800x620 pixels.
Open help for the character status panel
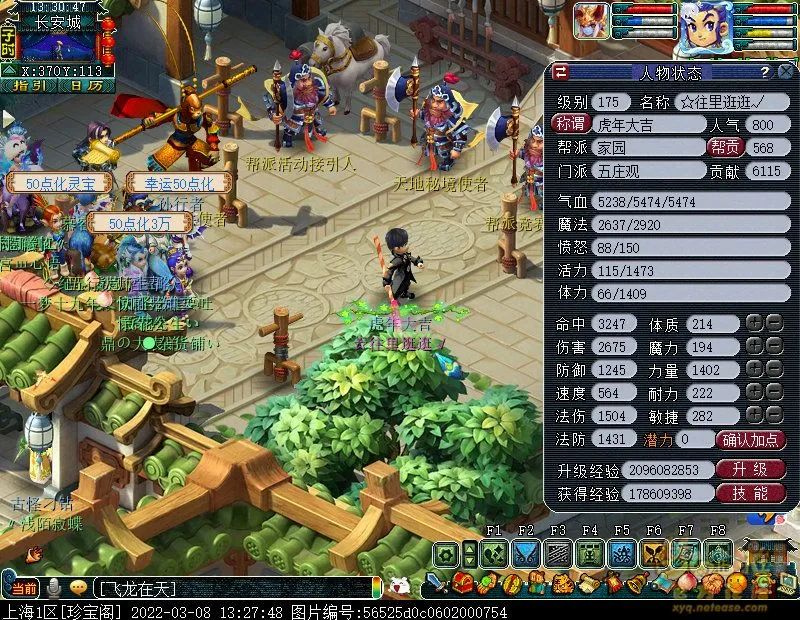pos(765,72)
